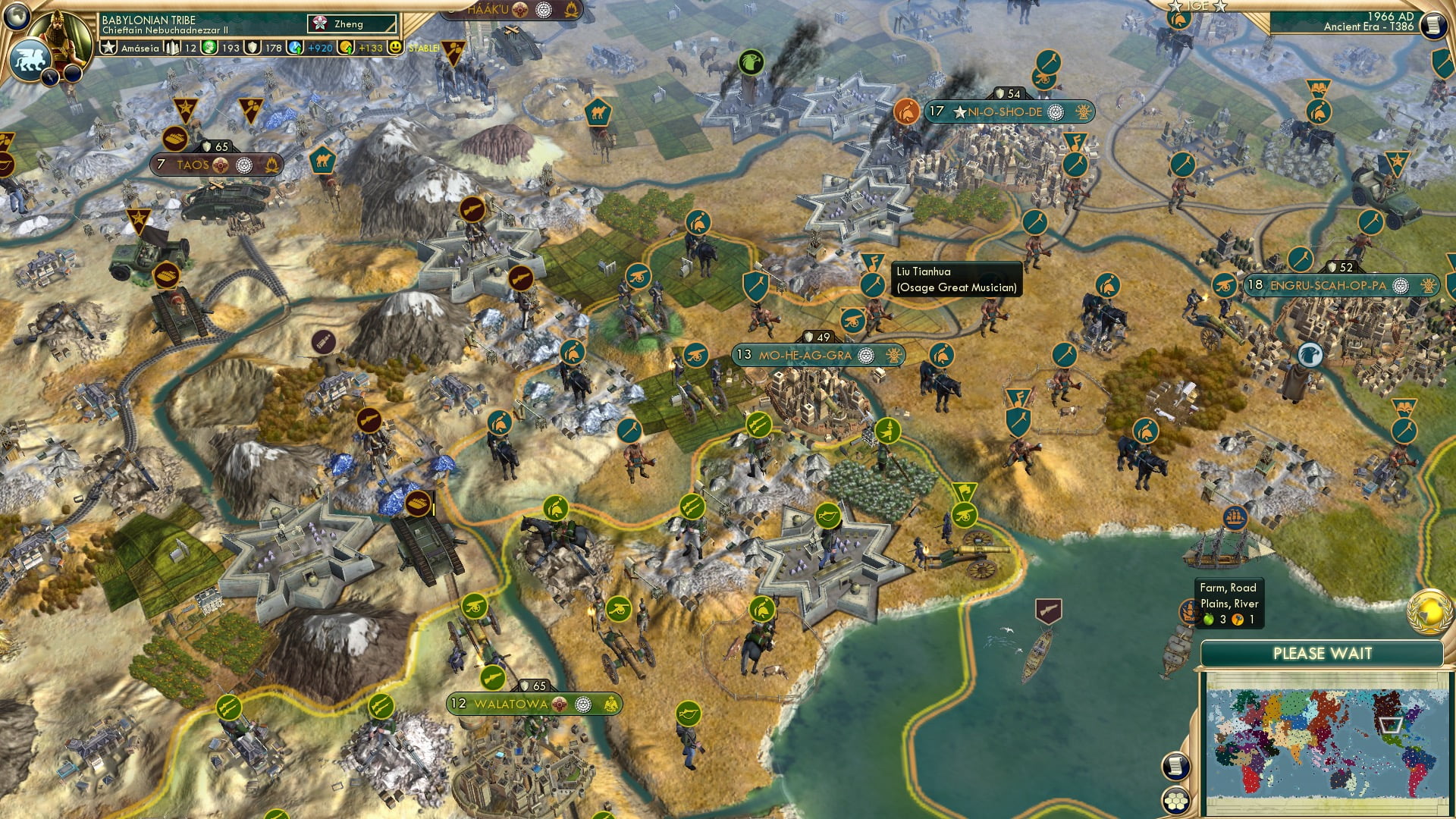The height and width of the screenshot is (819, 1456).
Task: Click the orange caravan icon next to Ni-O-Sho-De
Action: 907,111
